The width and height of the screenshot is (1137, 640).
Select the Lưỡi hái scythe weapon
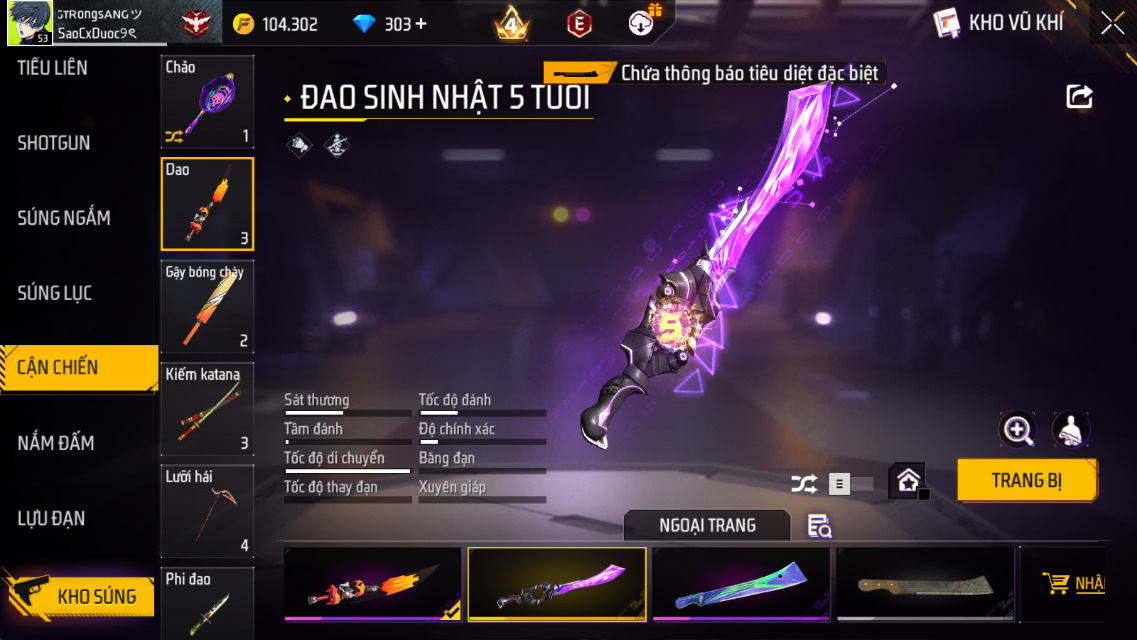click(207, 511)
